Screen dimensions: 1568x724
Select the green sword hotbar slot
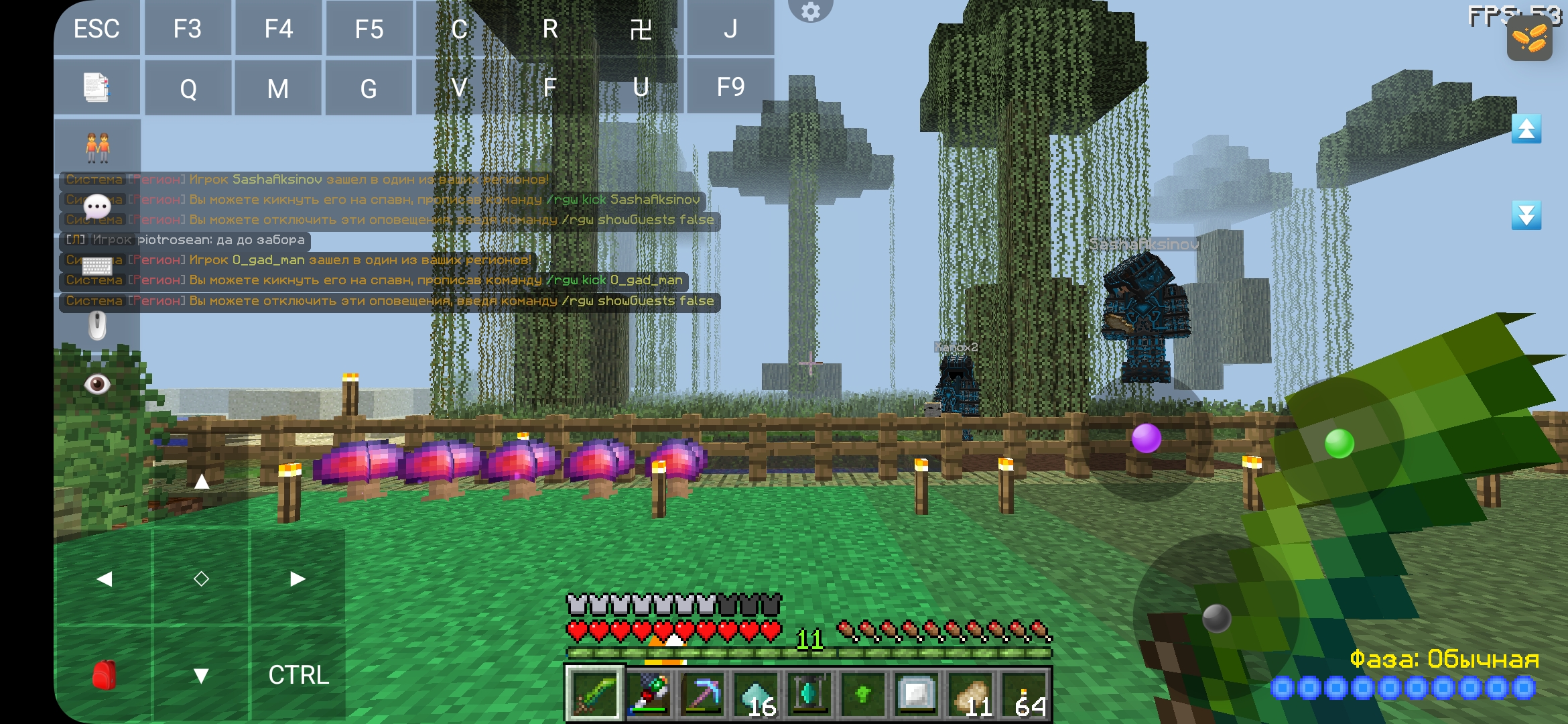[x=594, y=694]
